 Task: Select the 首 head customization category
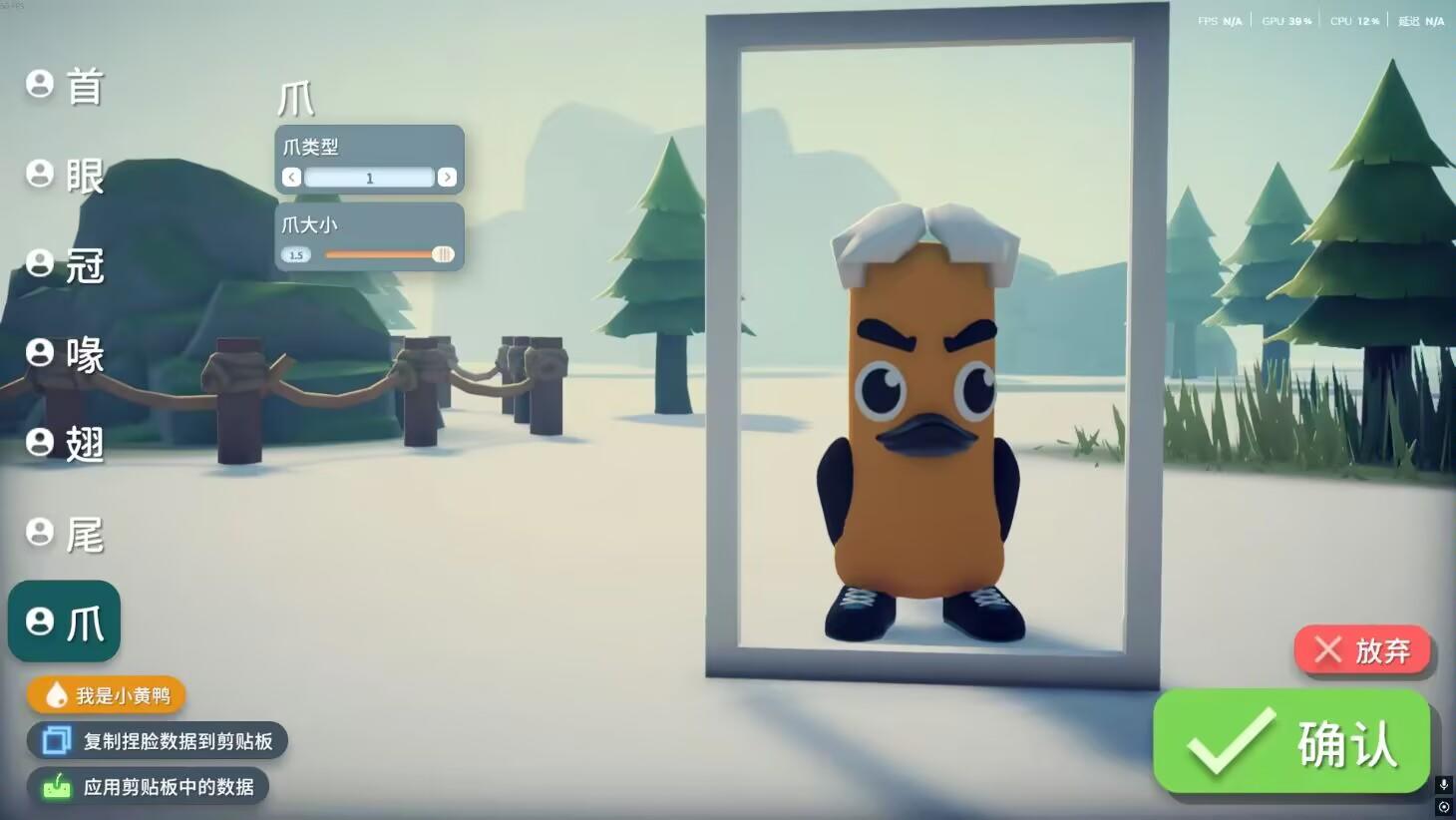point(64,86)
